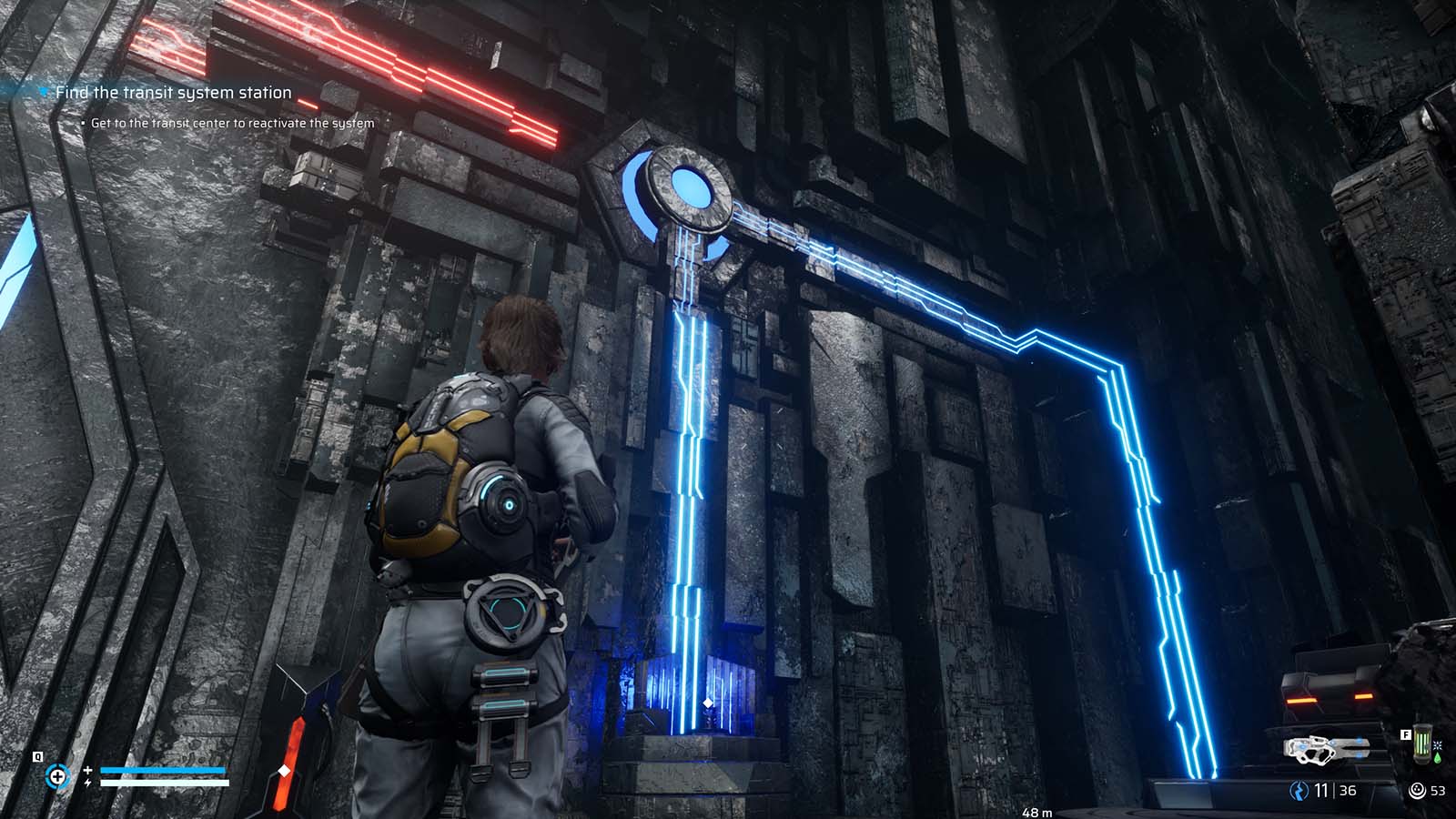The image size is (1456, 819).
Task: Click the pale stamina bar below the health bar
Action: tap(164, 782)
